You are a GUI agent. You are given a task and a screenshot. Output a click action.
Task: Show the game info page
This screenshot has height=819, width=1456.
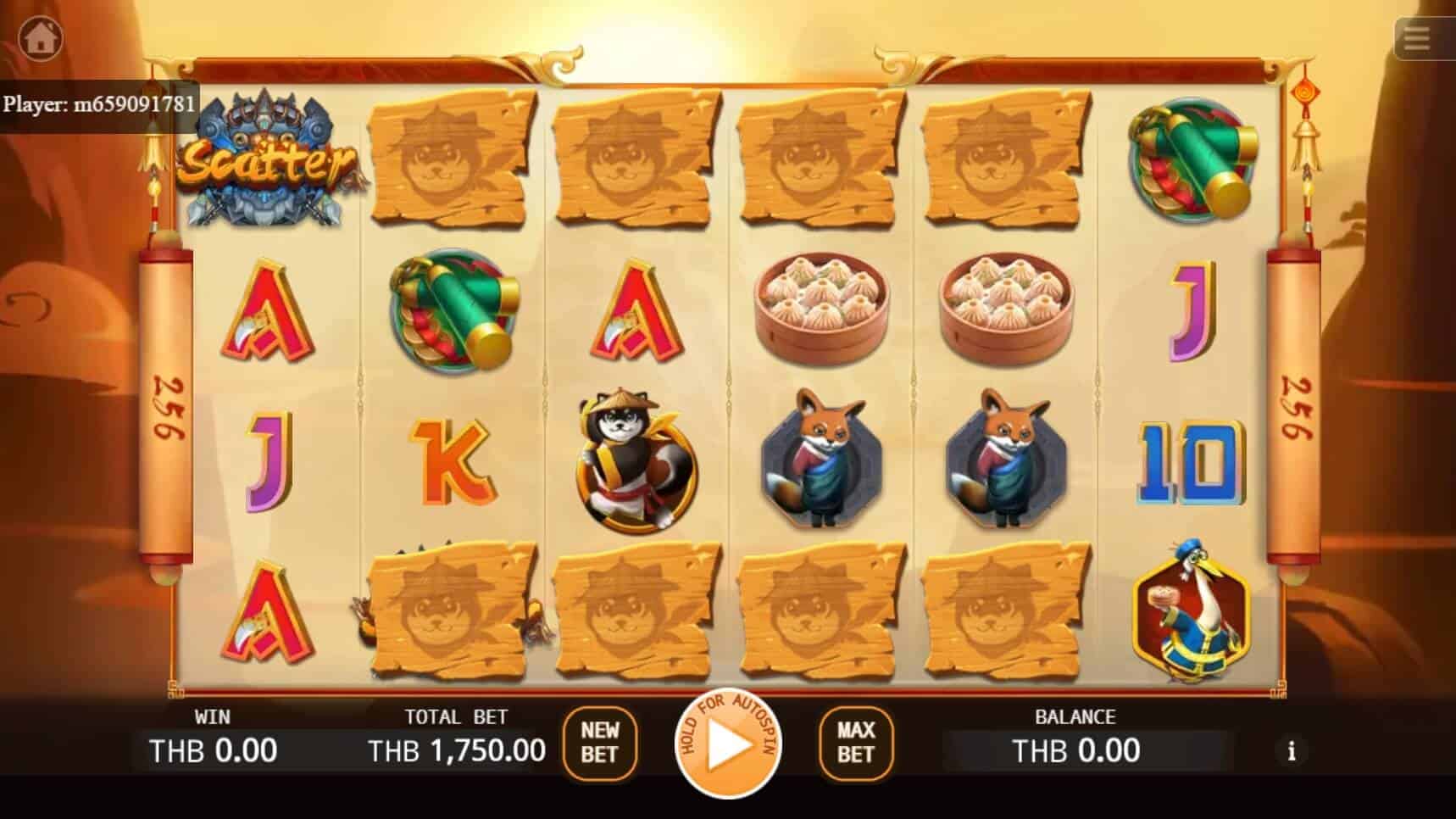click(1292, 751)
